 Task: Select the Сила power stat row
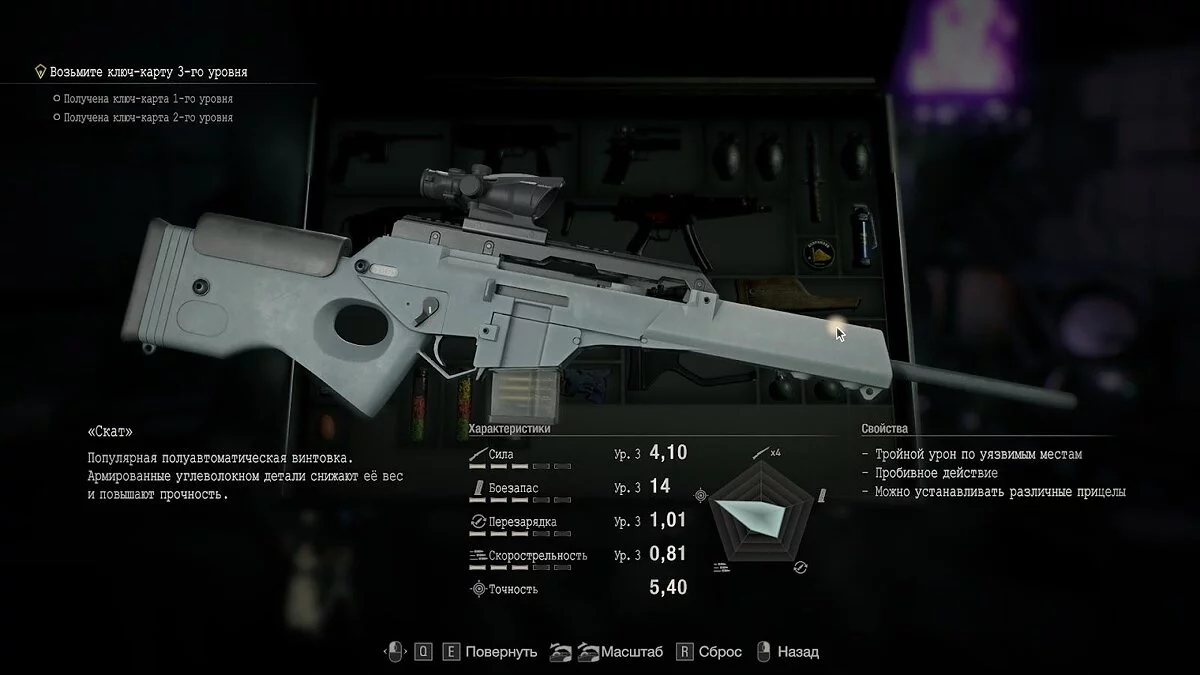click(x=577, y=453)
